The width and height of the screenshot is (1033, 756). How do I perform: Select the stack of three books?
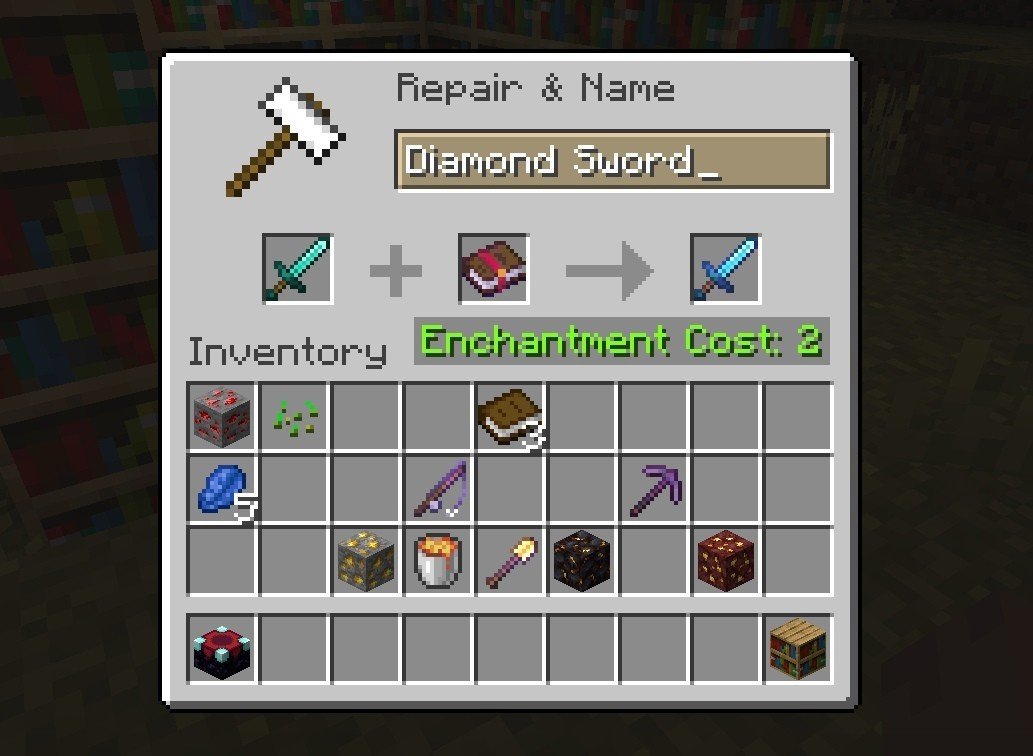(510, 416)
